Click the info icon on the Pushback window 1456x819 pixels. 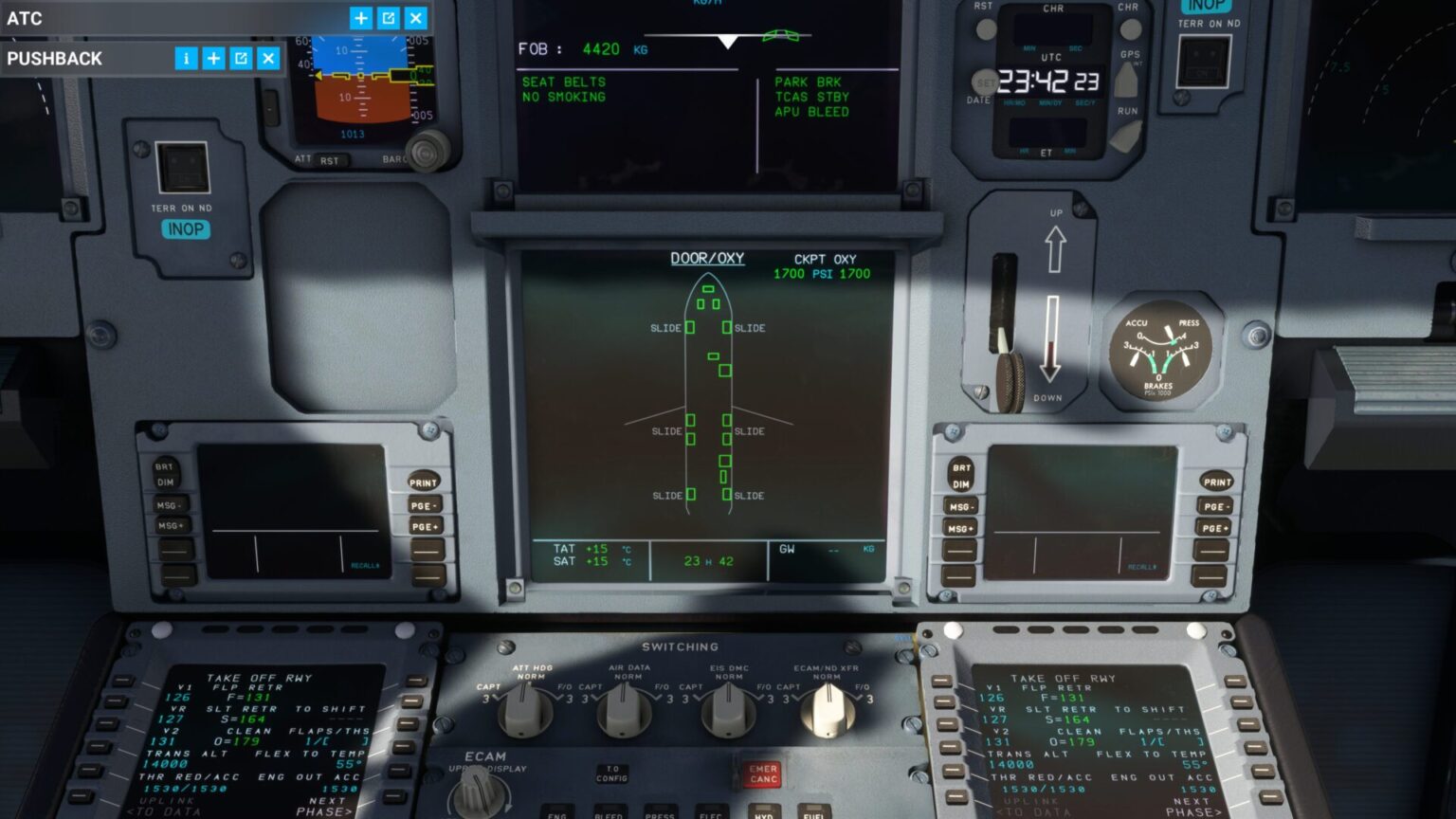pyautogui.click(x=187, y=59)
